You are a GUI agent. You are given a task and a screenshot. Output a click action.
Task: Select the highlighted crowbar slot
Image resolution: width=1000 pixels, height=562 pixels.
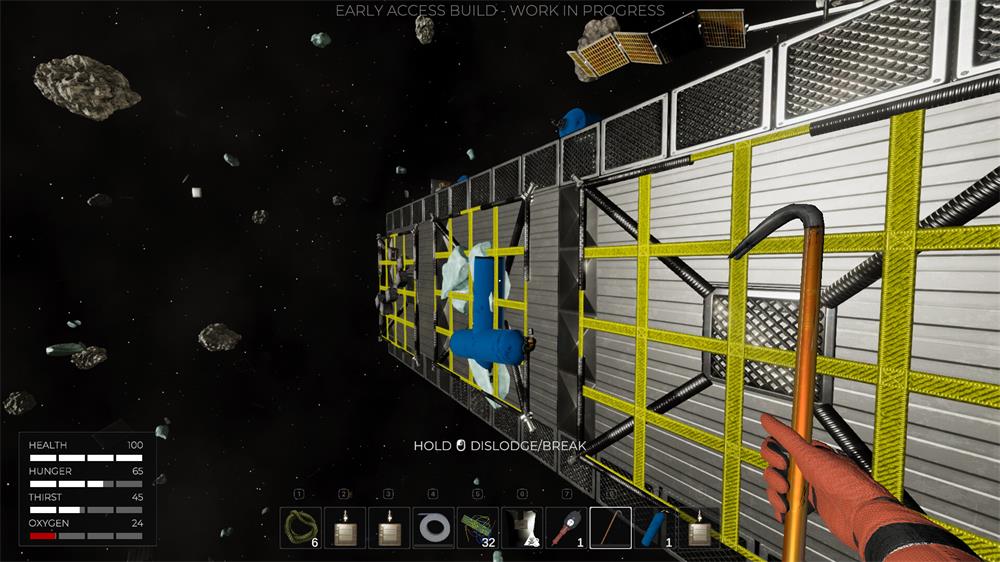click(610, 526)
